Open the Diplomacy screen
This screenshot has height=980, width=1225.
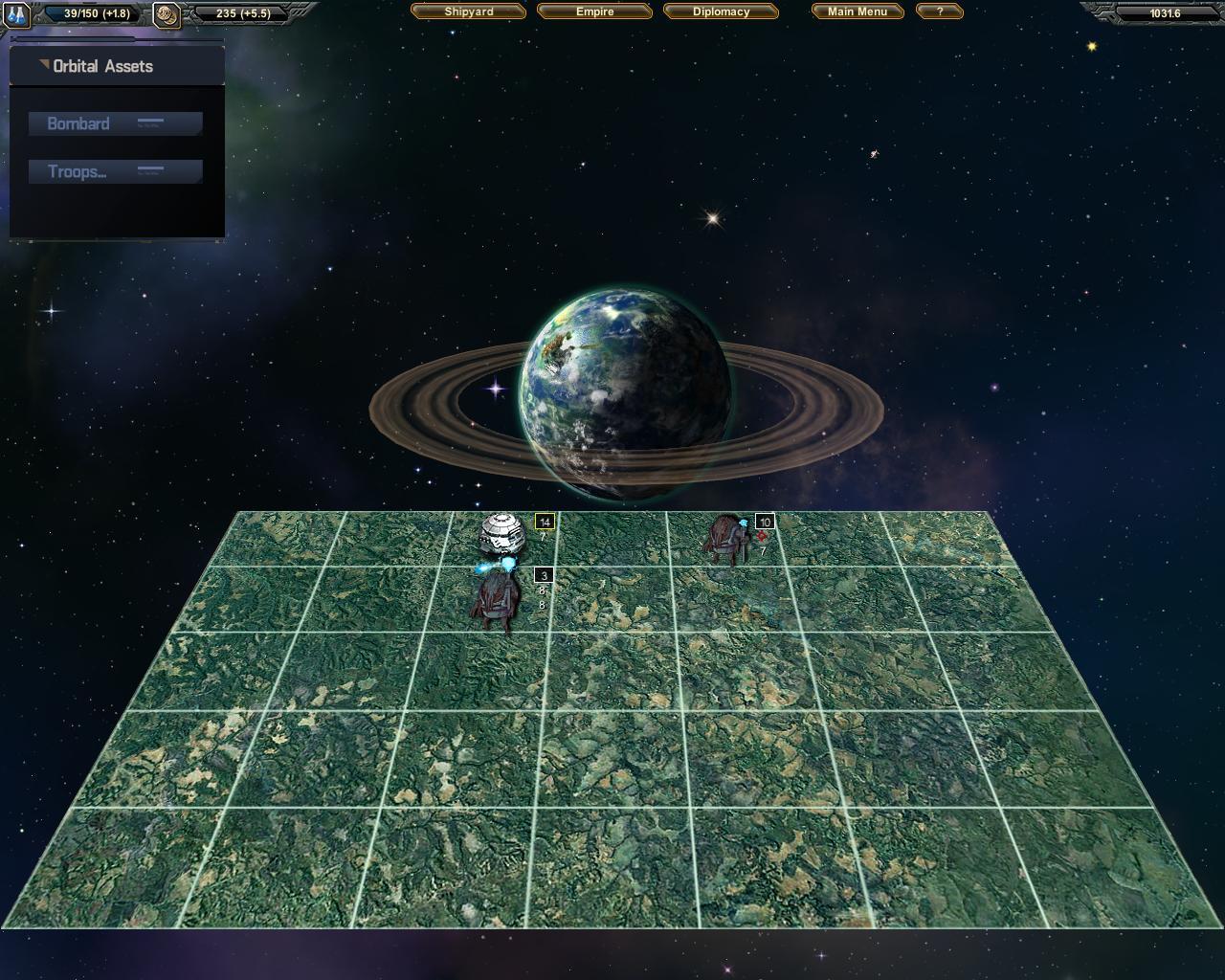click(x=721, y=11)
